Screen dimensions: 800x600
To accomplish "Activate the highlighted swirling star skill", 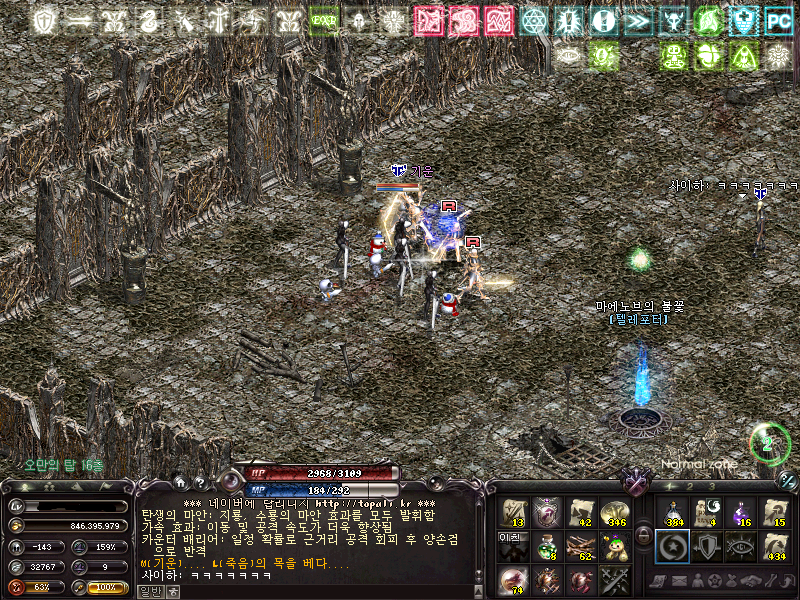I will click(x=671, y=546).
